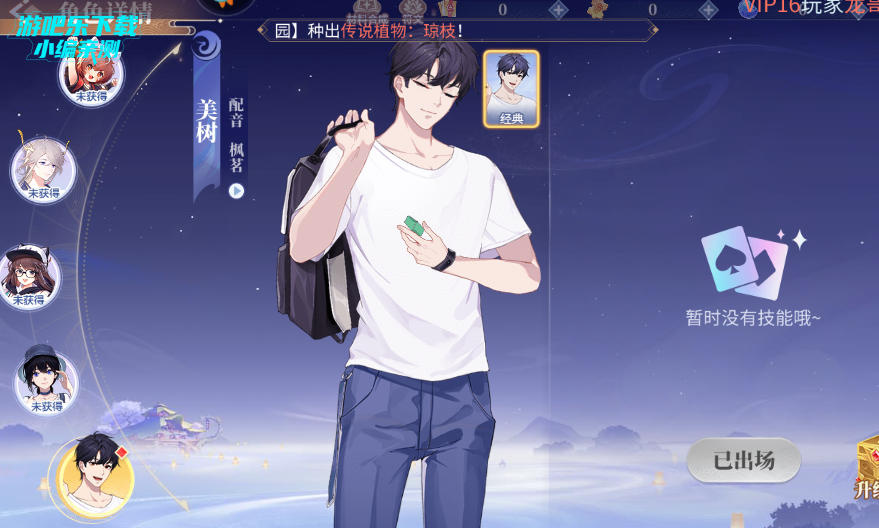This screenshot has width=879, height=528.
Task: Select the highlighted 美树 portrait in gold ring
Action: point(95,478)
